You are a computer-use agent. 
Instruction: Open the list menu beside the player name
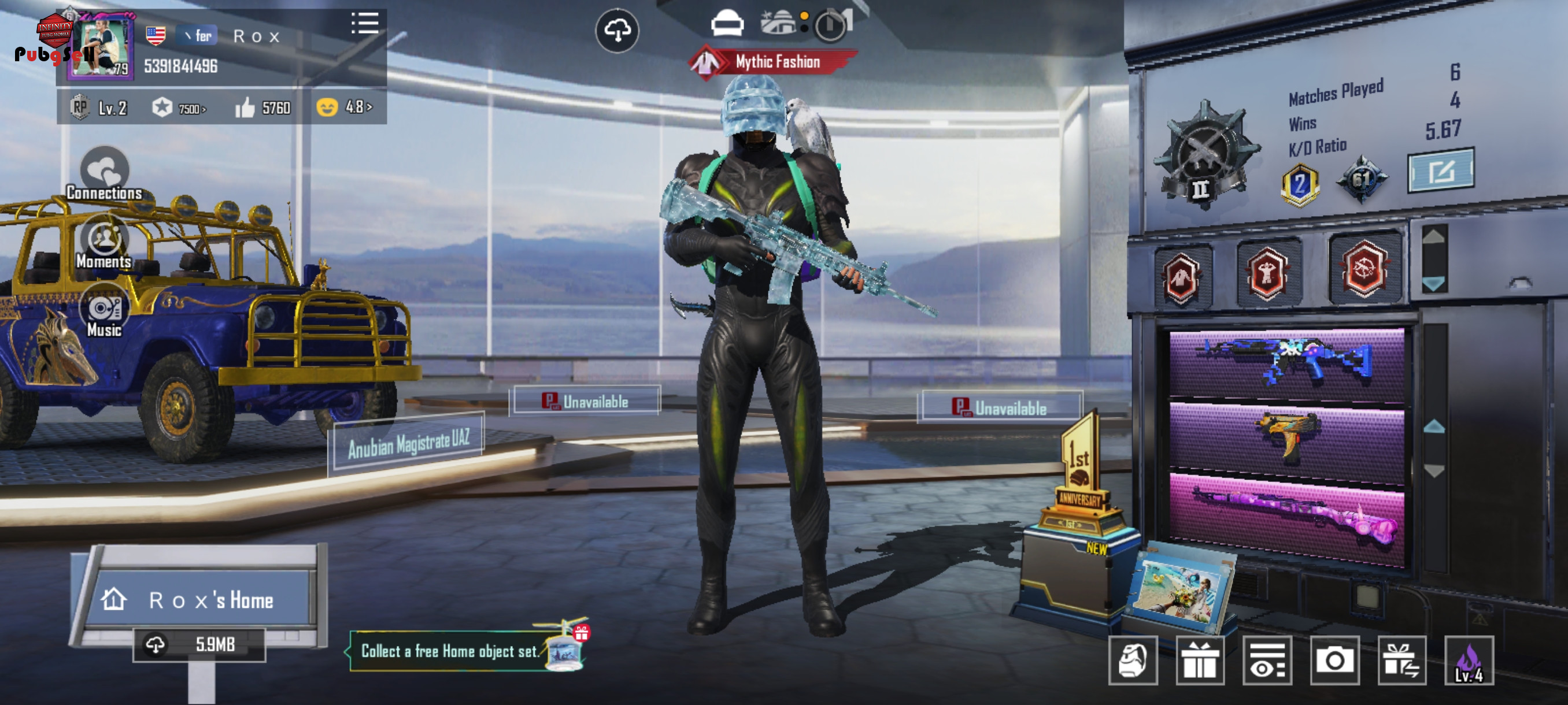365,24
